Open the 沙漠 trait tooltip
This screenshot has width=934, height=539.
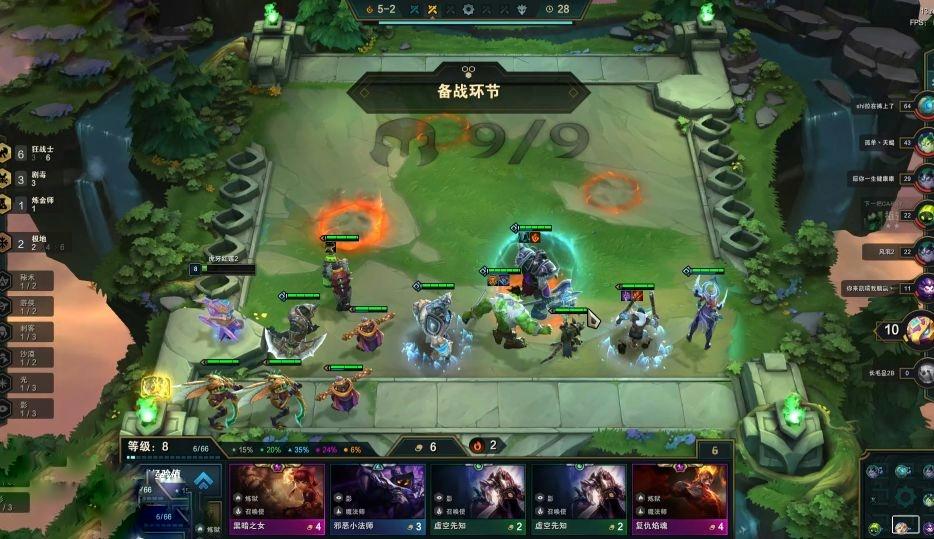pos(27,357)
